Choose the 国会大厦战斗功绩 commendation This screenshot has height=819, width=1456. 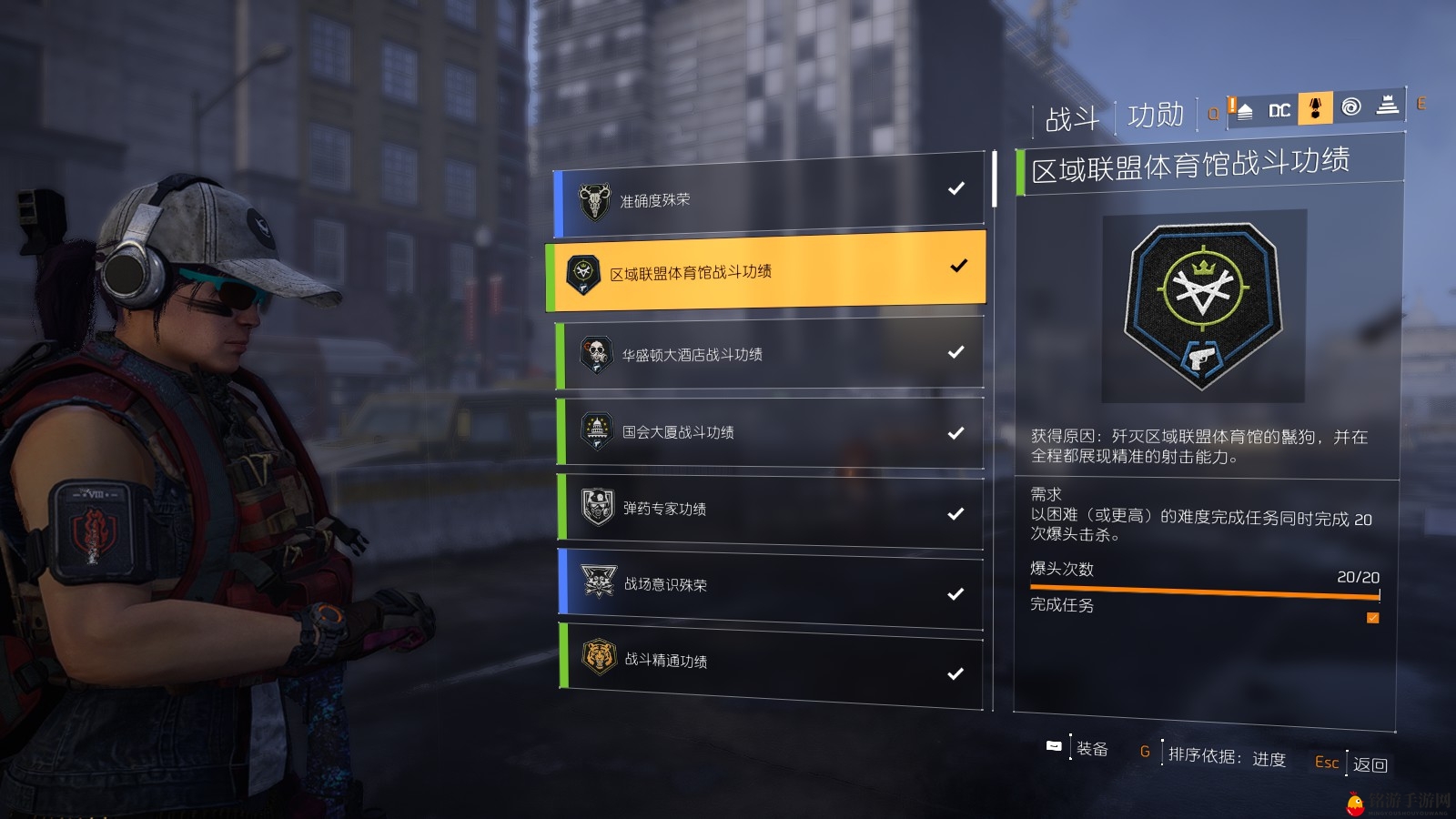(769, 432)
